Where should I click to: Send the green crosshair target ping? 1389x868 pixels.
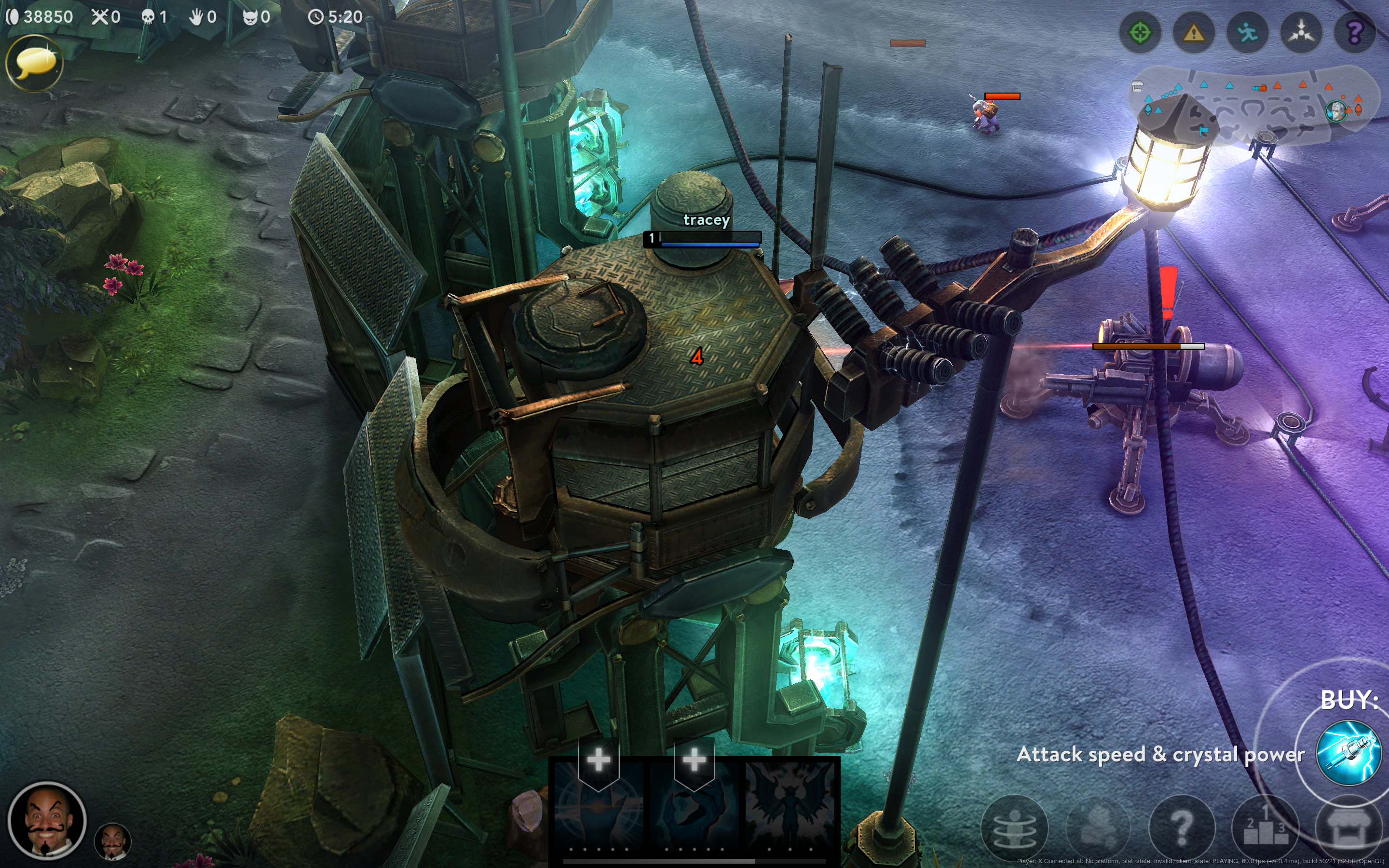pyautogui.click(x=1140, y=33)
